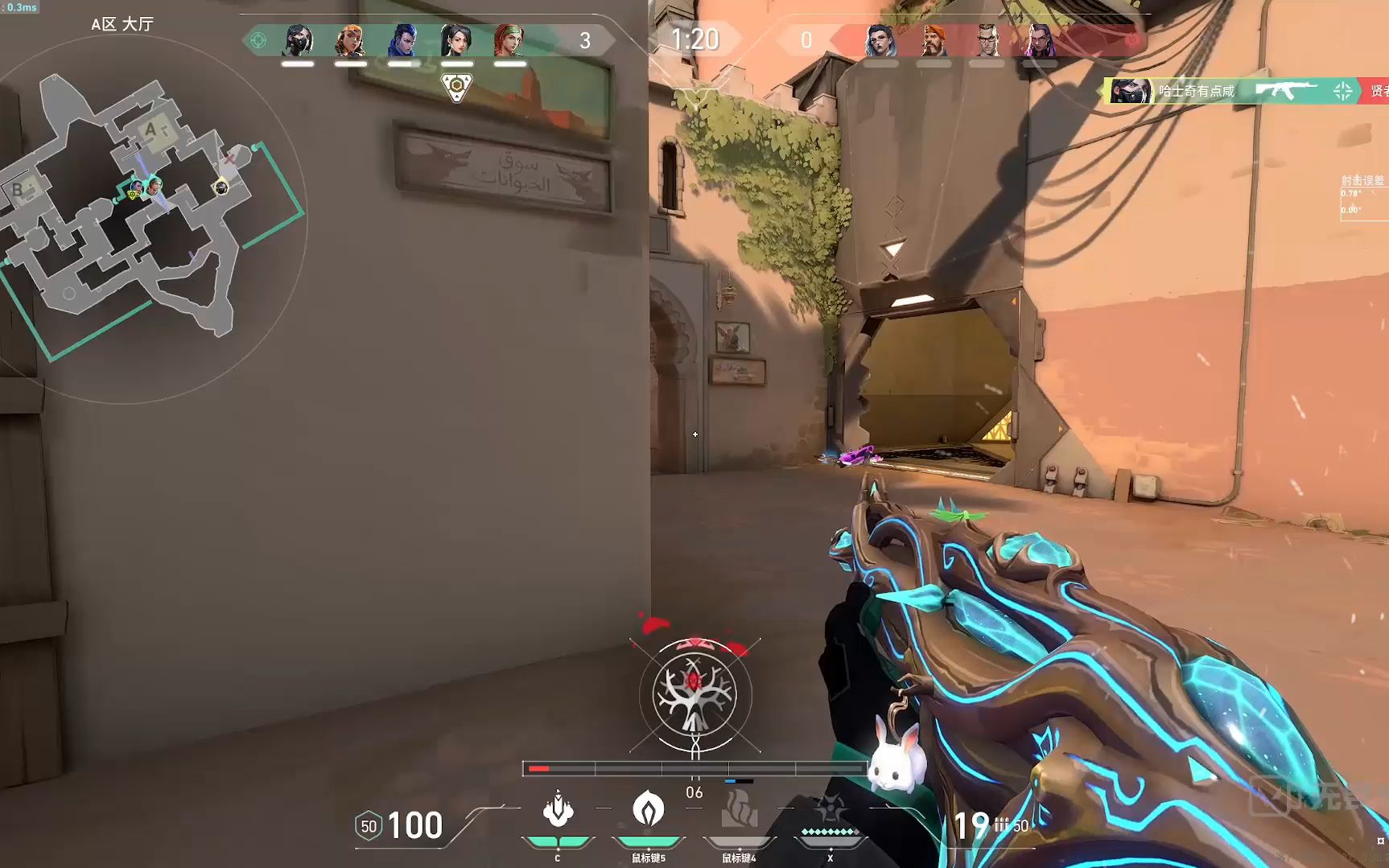Image resolution: width=1389 pixels, height=868 pixels.
Task: Select the bearded enemy with orange beret
Action: (x=934, y=40)
